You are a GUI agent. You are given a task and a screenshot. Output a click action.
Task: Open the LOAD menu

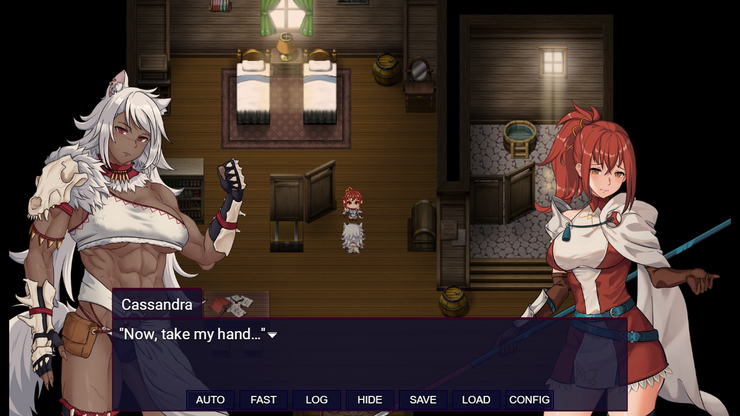point(476,400)
